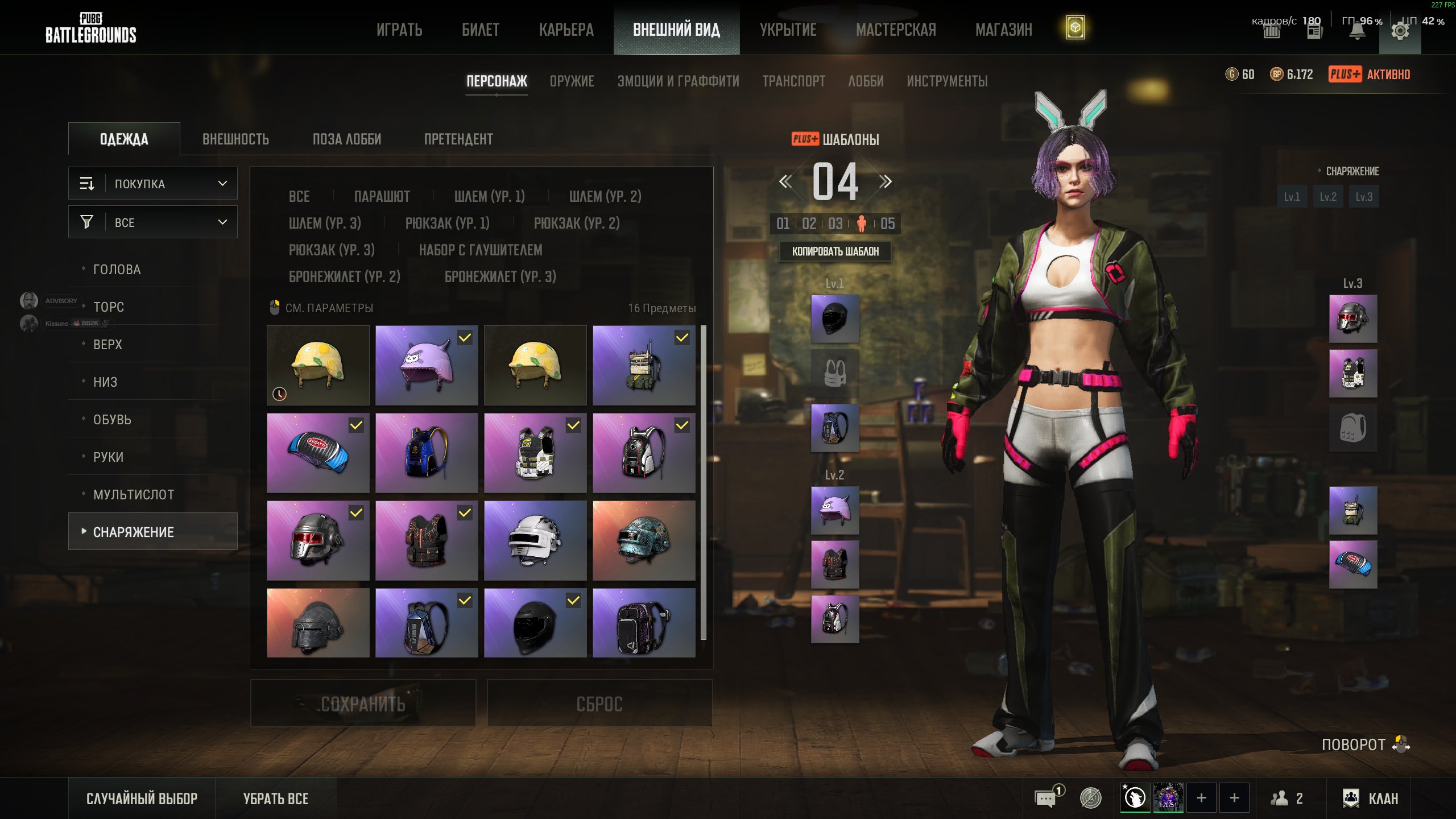Pick the Bugatti parachute skin

coord(318,453)
